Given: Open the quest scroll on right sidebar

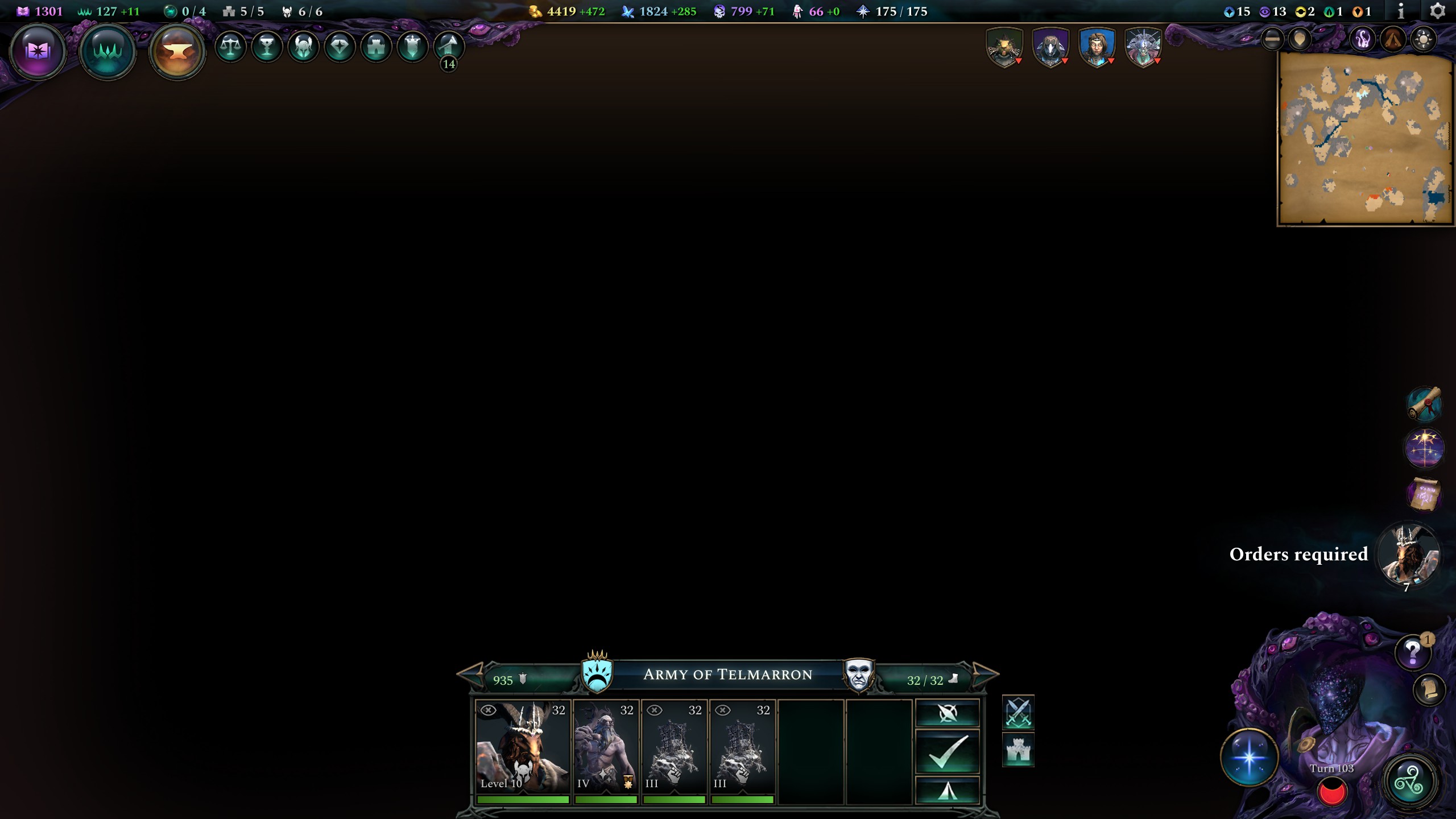Looking at the screenshot, I should tap(1425, 405).
